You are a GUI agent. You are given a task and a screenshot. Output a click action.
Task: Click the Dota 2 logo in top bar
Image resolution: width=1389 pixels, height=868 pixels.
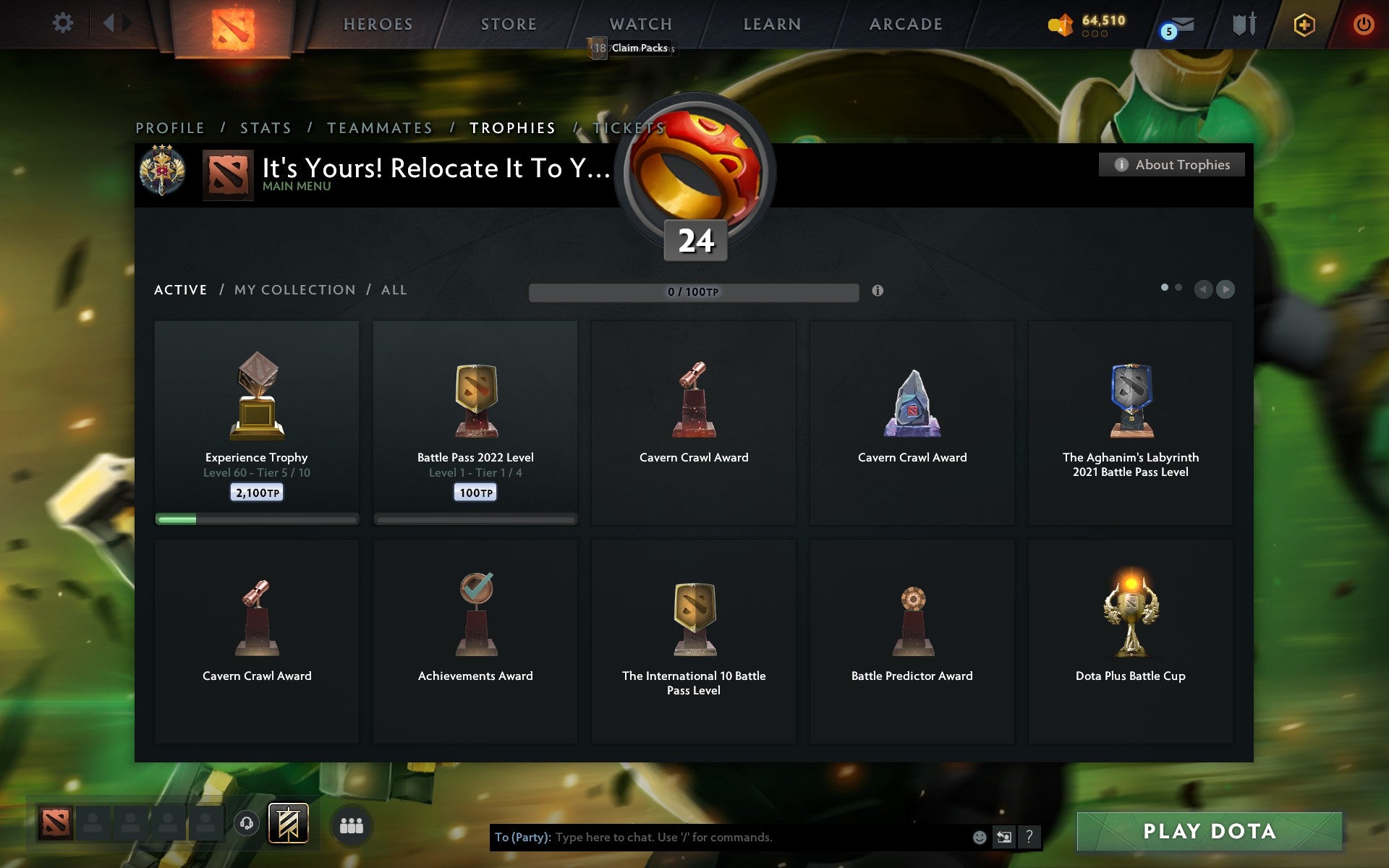[235, 24]
